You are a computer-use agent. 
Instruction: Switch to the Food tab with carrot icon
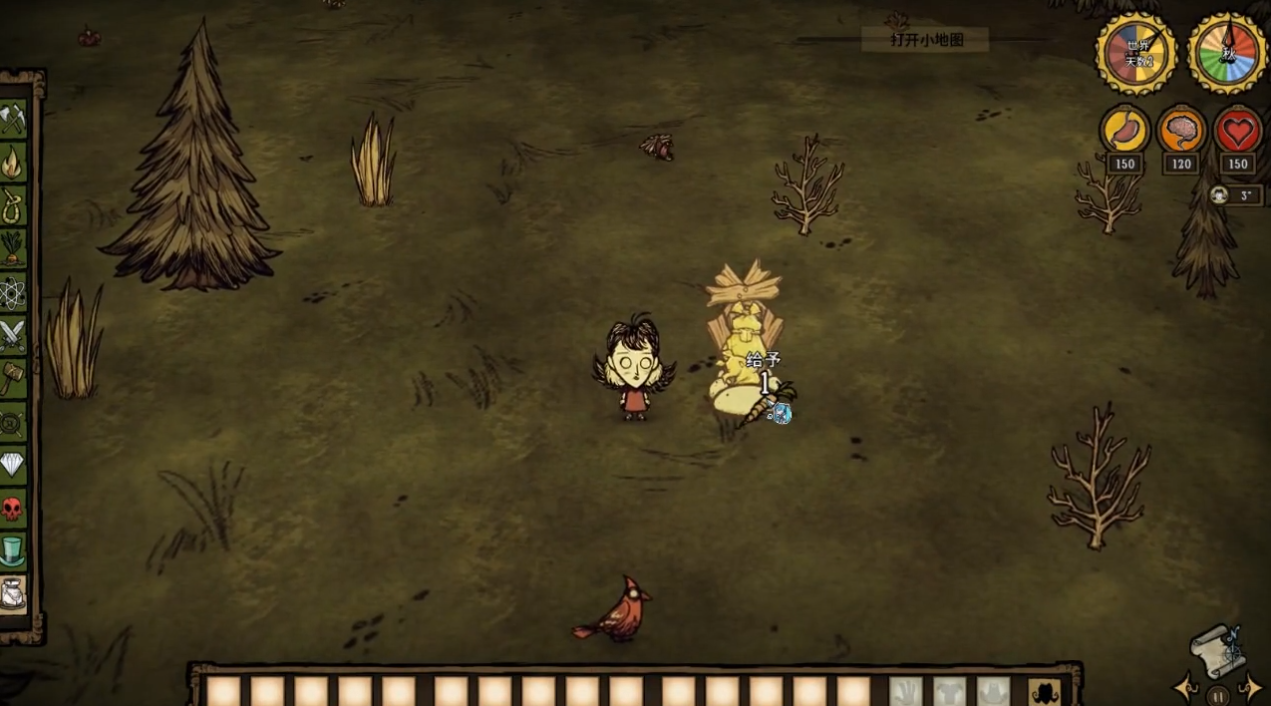pos(13,248)
